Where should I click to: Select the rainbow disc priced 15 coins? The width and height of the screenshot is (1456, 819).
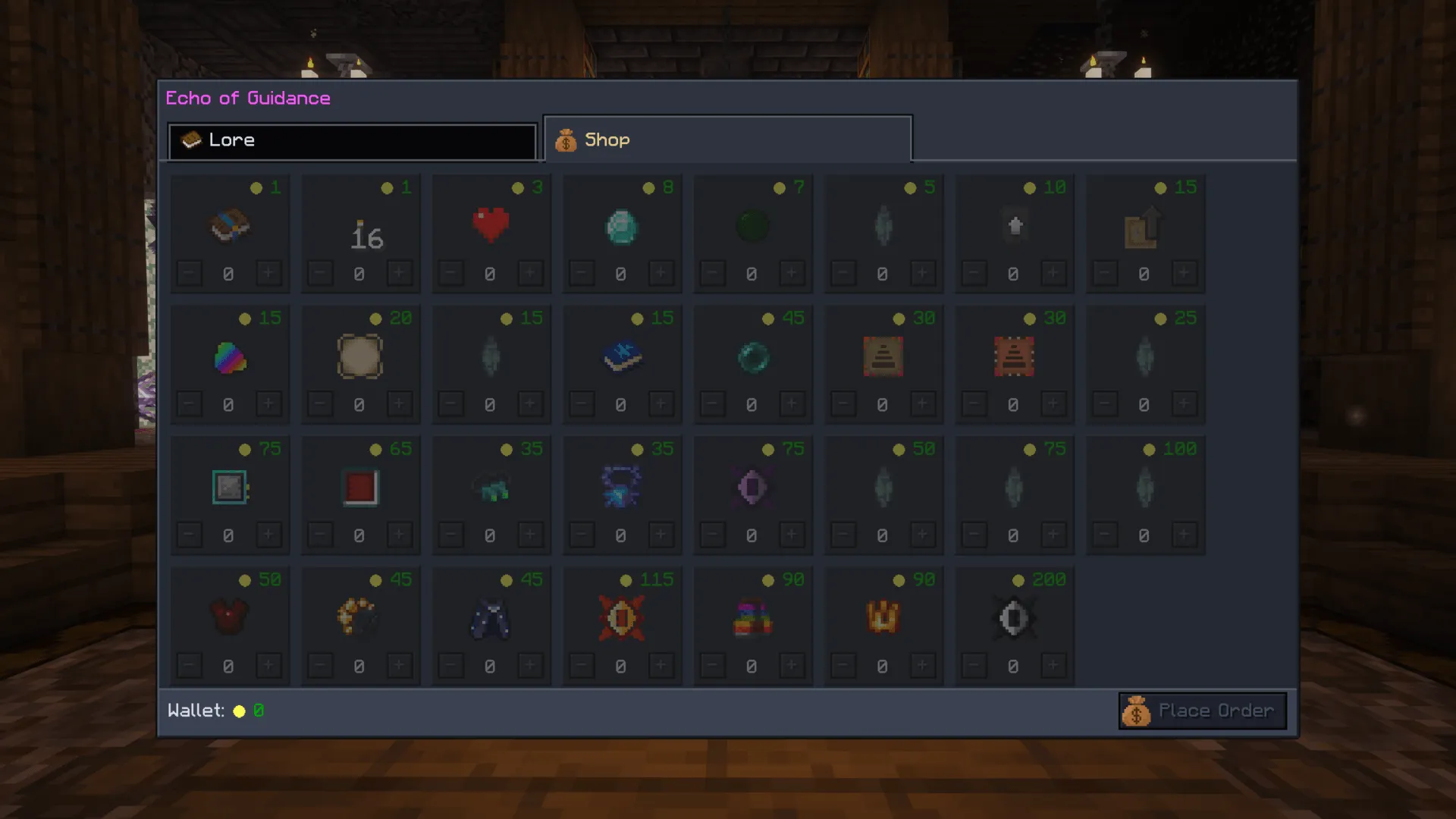tap(230, 356)
